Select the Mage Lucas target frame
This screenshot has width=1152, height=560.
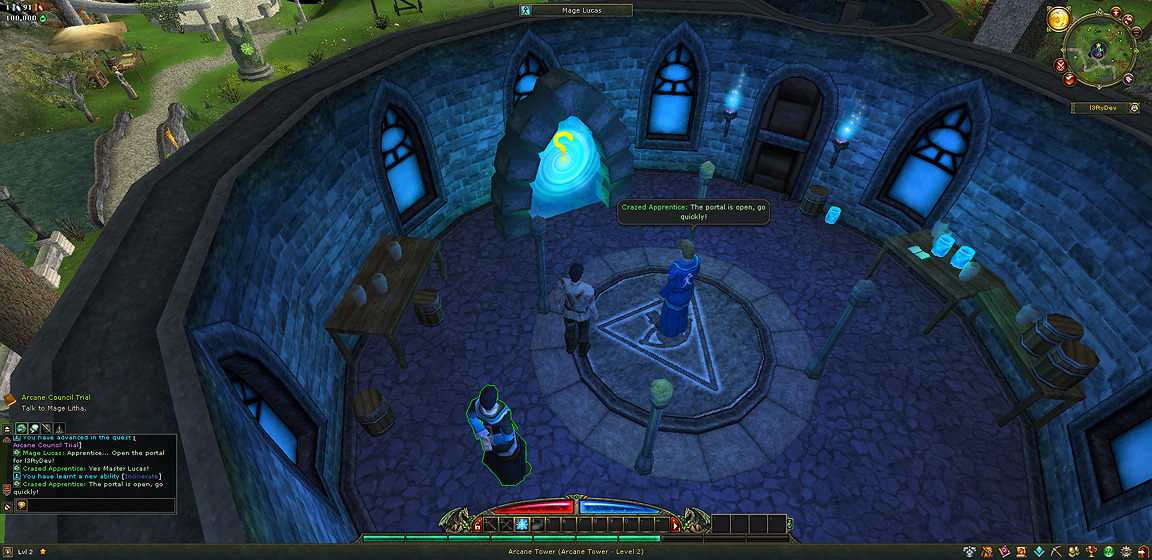coord(581,10)
